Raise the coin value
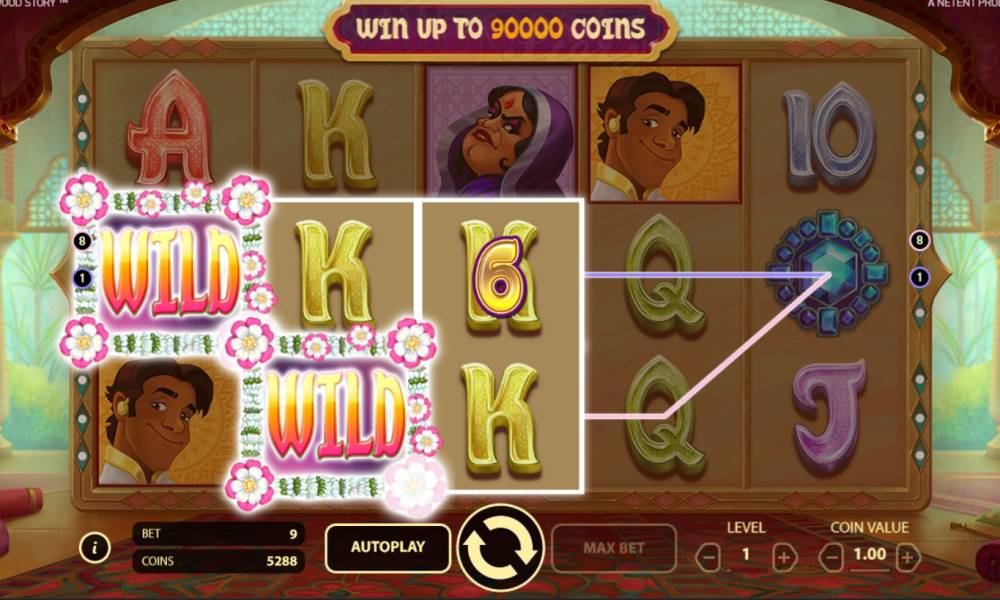1000x600 pixels. (907, 556)
